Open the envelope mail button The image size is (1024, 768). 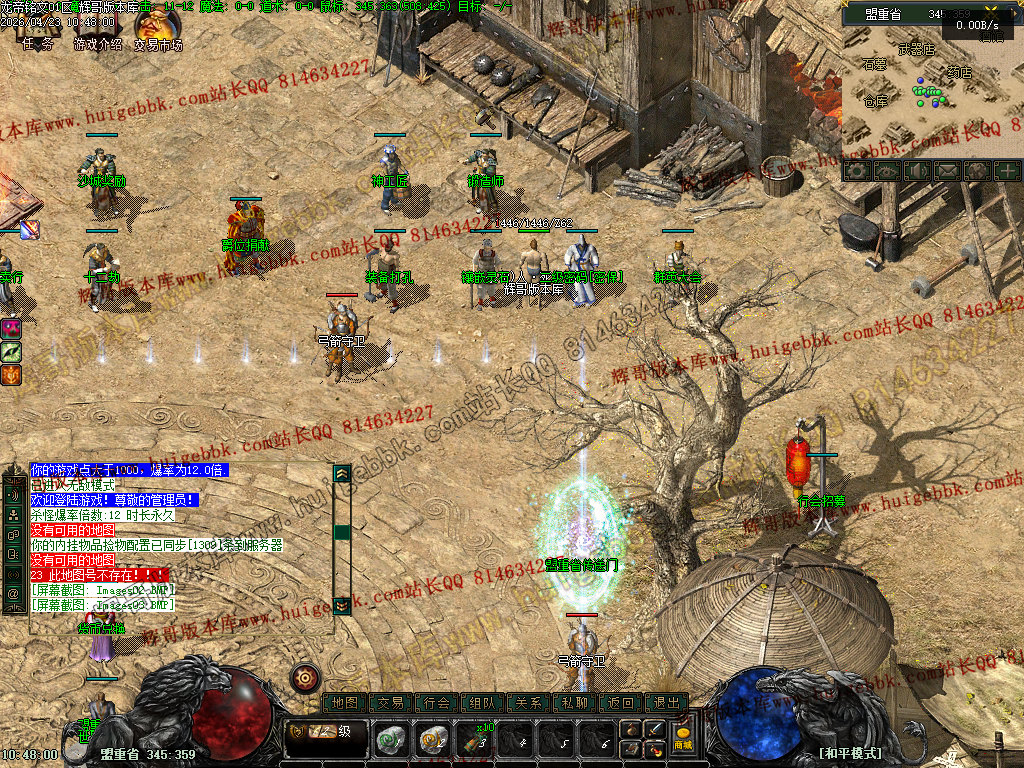tap(946, 171)
